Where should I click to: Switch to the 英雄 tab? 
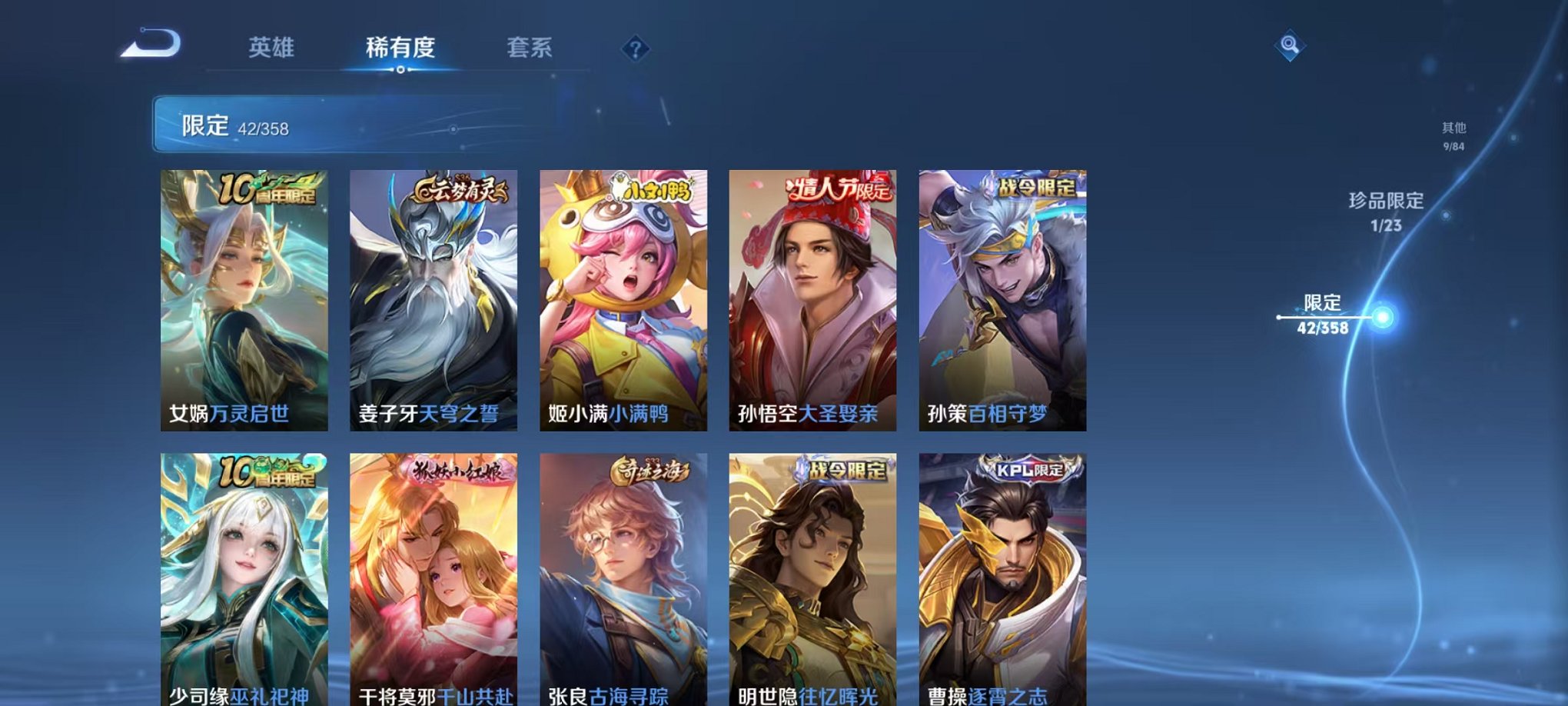tap(271, 48)
